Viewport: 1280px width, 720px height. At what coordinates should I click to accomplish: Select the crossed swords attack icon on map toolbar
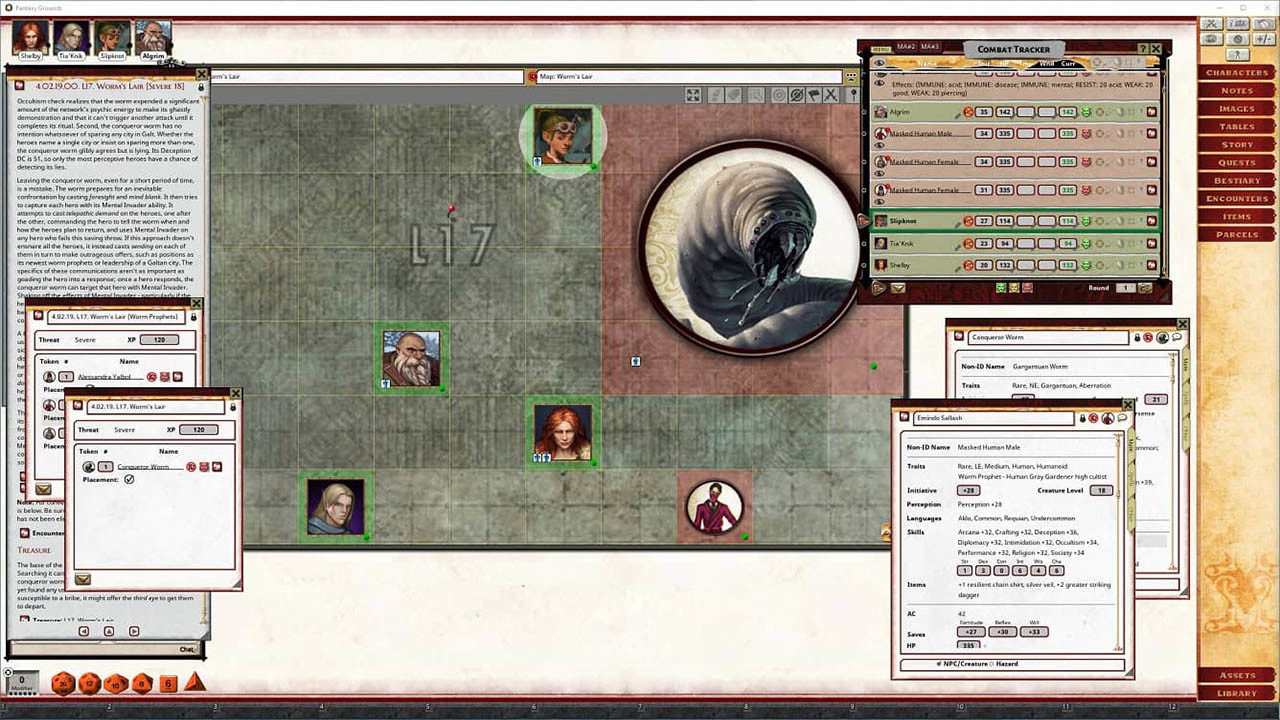point(831,95)
